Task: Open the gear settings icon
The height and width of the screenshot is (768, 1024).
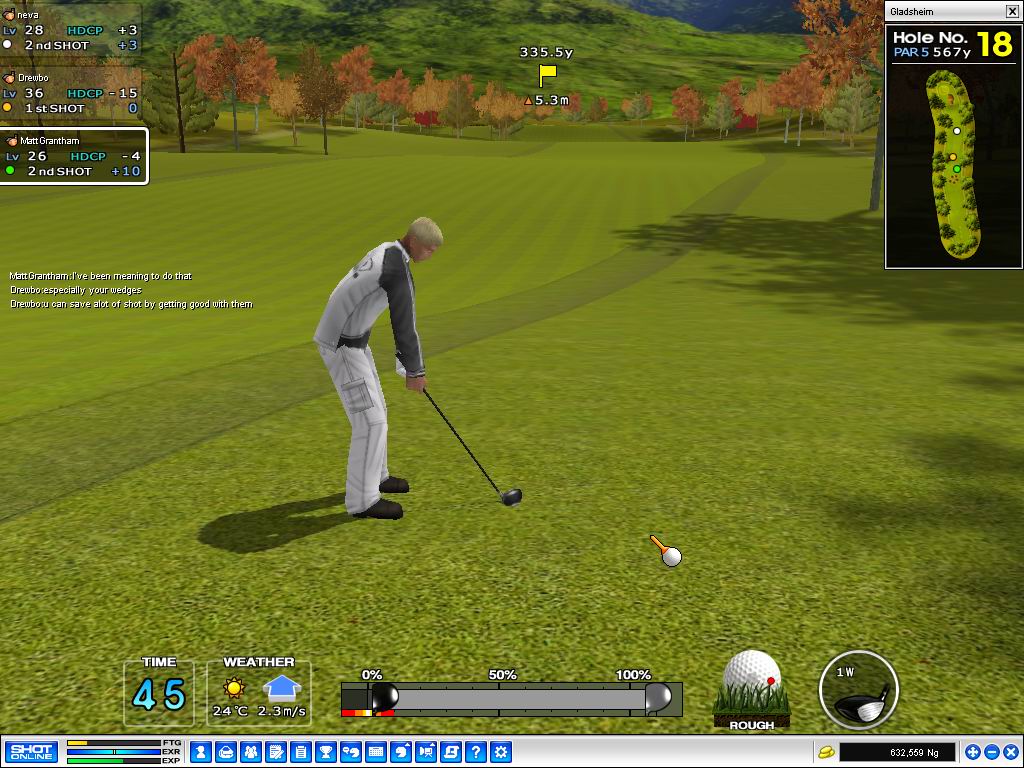Action: tap(501, 751)
